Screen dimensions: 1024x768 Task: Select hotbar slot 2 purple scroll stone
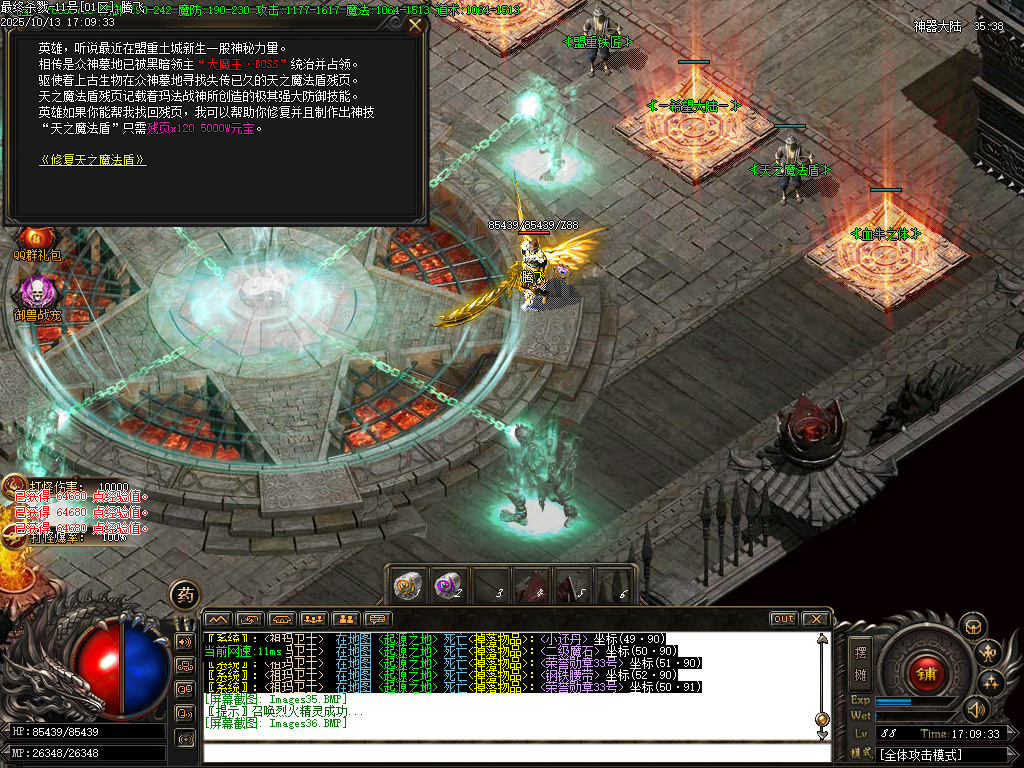click(446, 587)
